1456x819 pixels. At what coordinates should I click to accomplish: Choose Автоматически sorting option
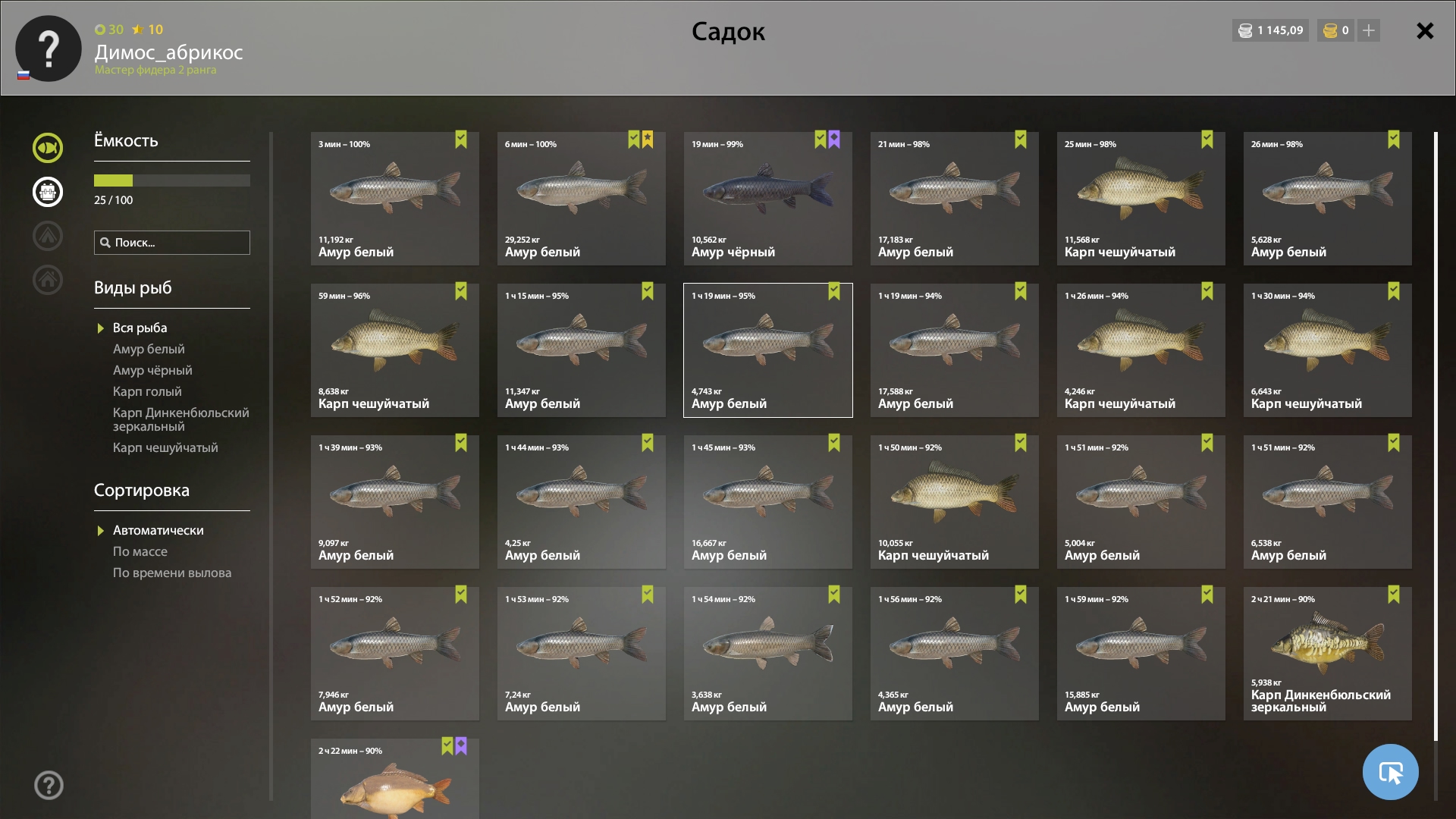click(158, 530)
